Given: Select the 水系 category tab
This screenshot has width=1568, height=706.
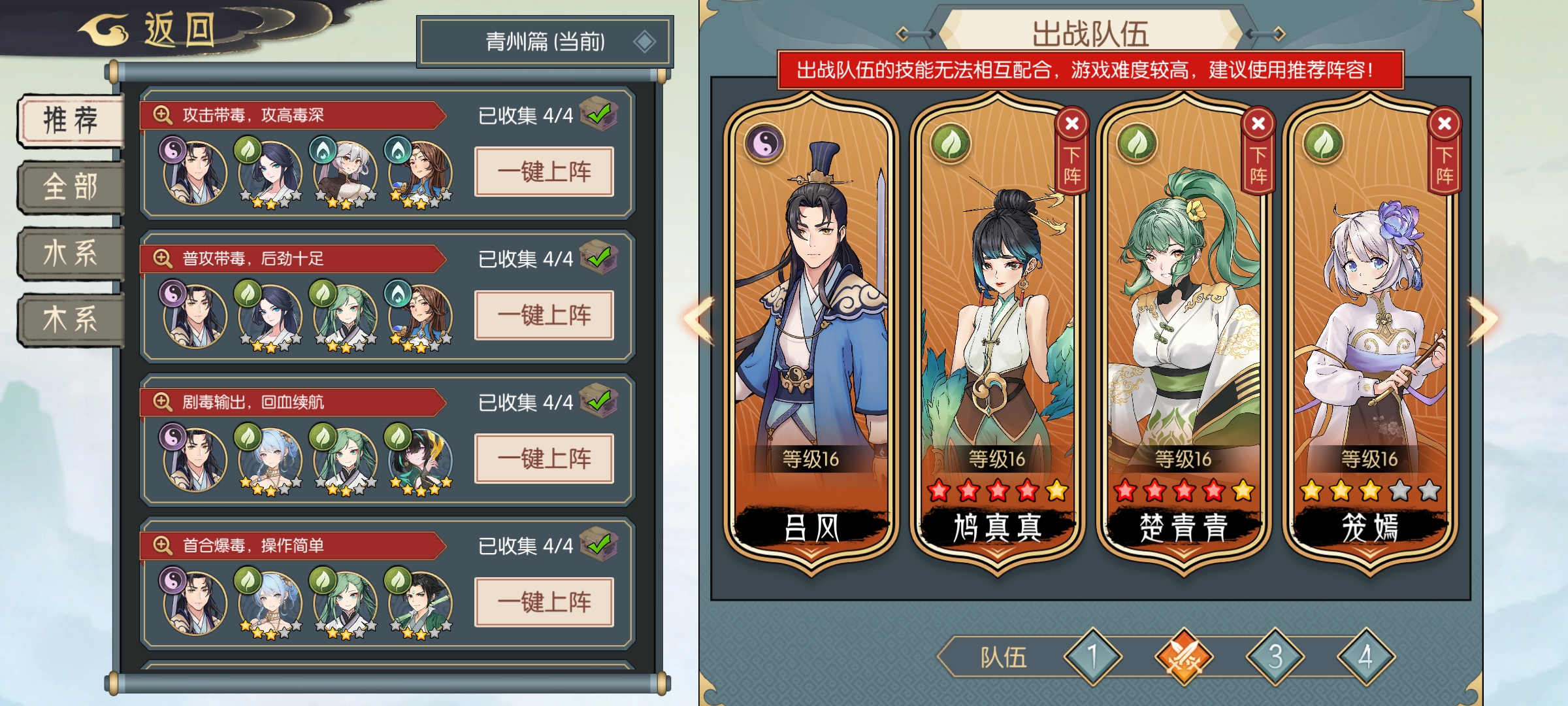Looking at the screenshot, I should (71, 254).
